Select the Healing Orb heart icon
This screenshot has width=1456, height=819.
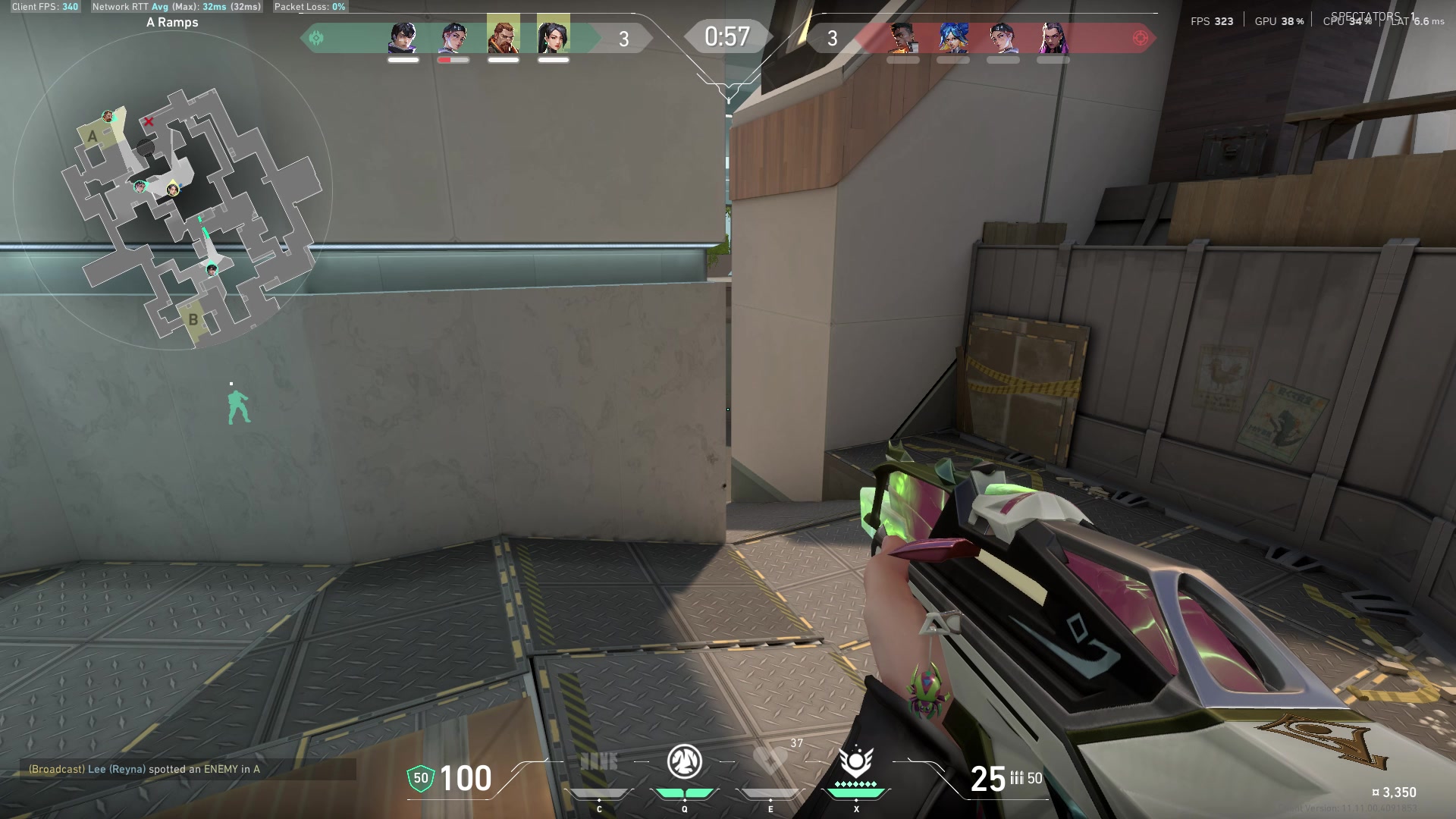point(770,761)
